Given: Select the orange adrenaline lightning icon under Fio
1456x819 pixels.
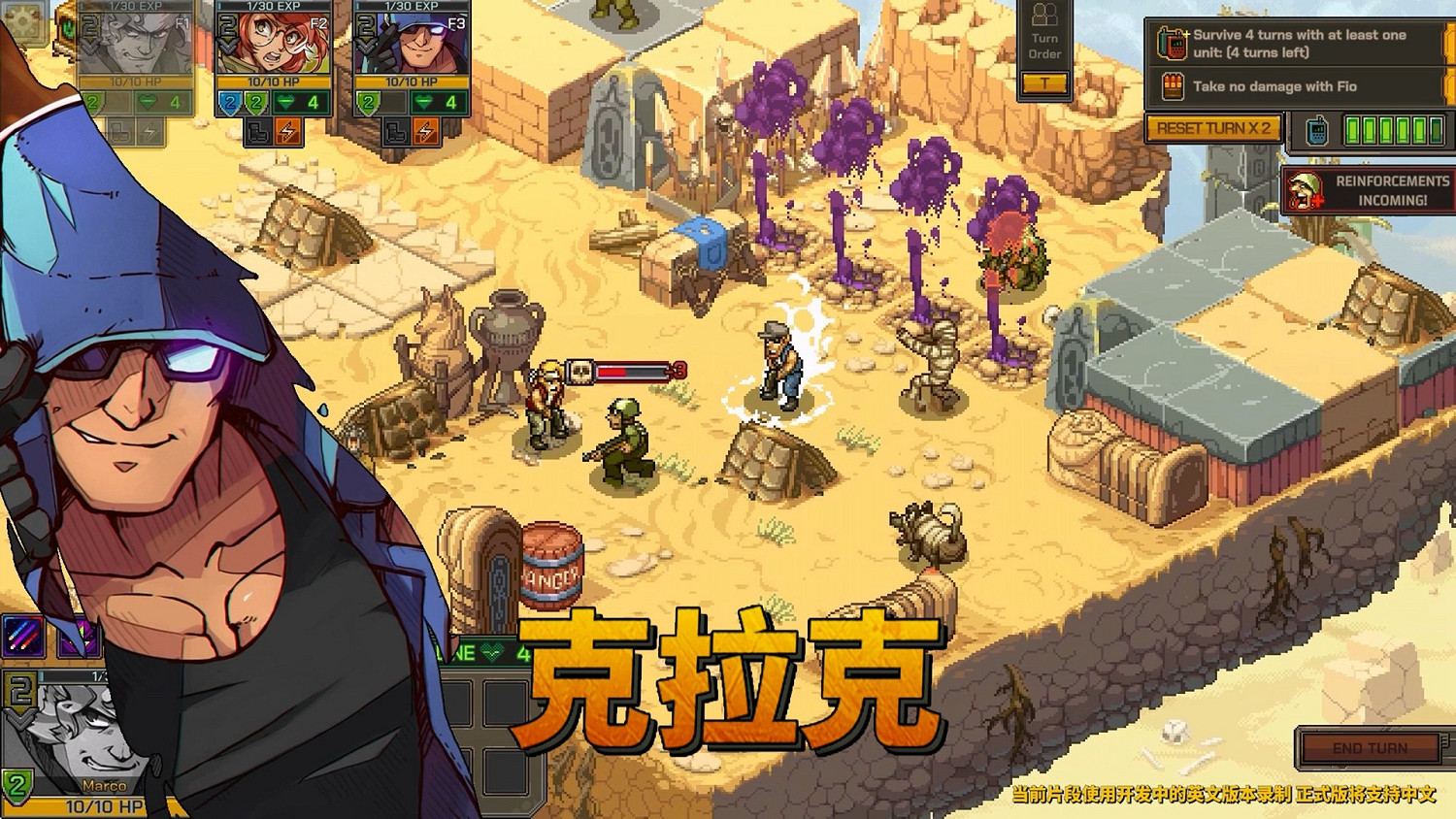Looking at the screenshot, I should pos(290,131).
